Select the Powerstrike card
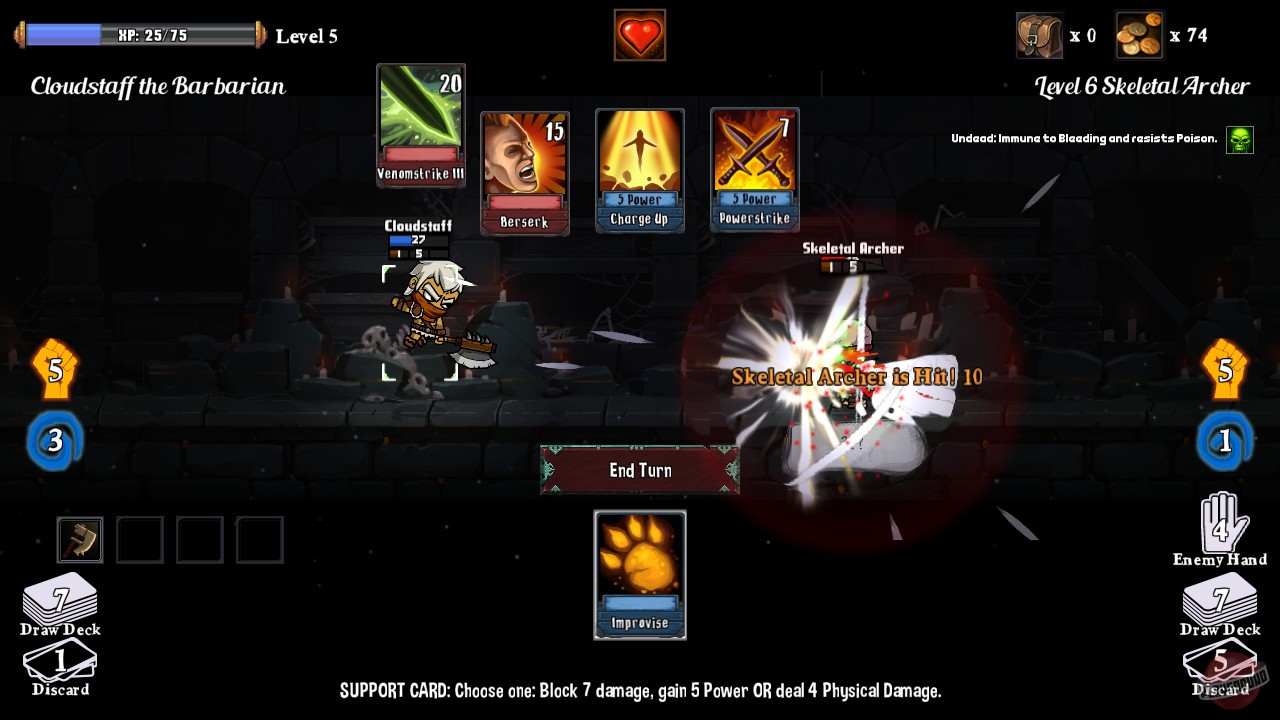This screenshot has width=1280, height=720. [754, 170]
